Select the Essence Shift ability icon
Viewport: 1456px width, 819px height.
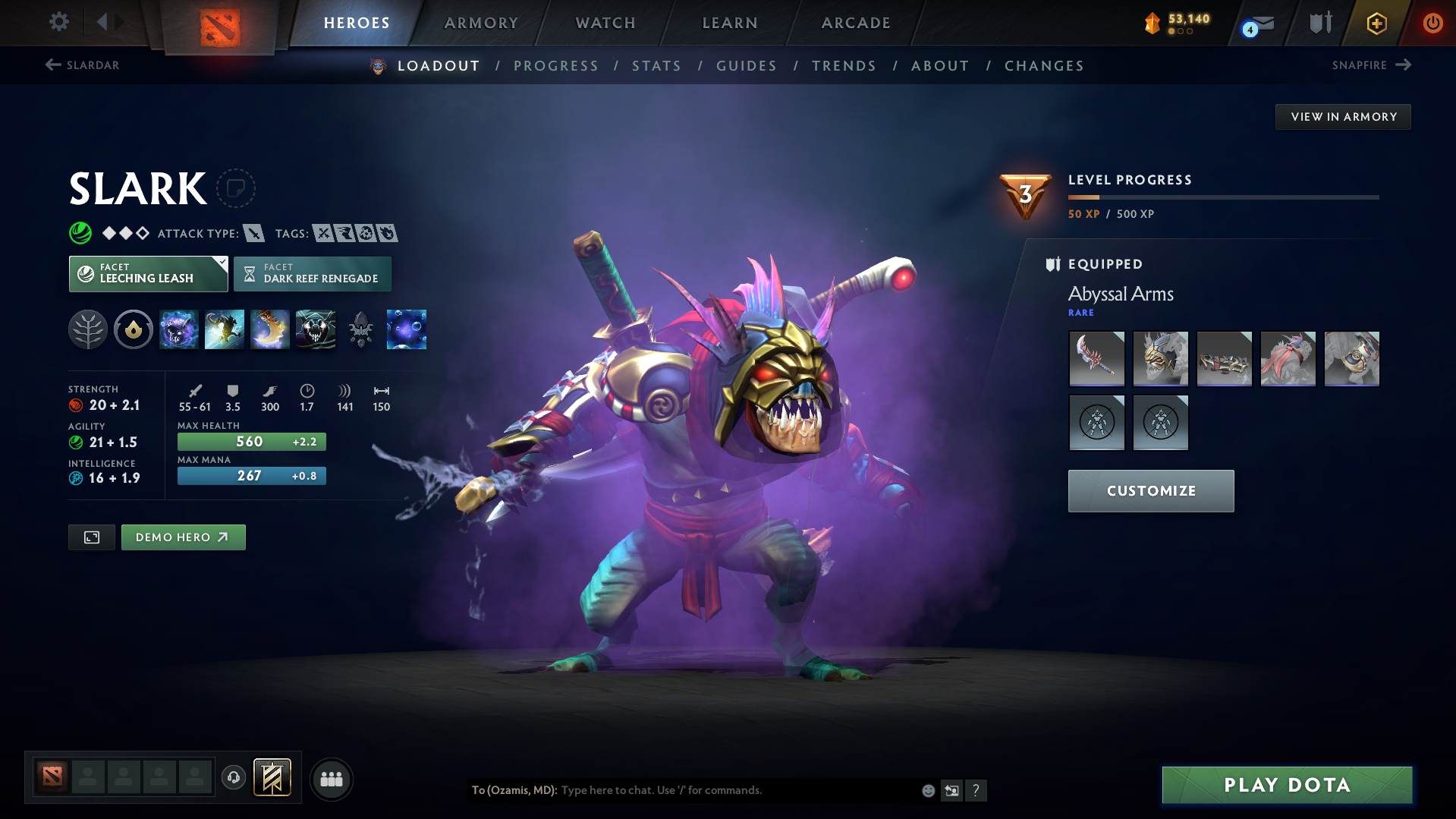tap(270, 329)
